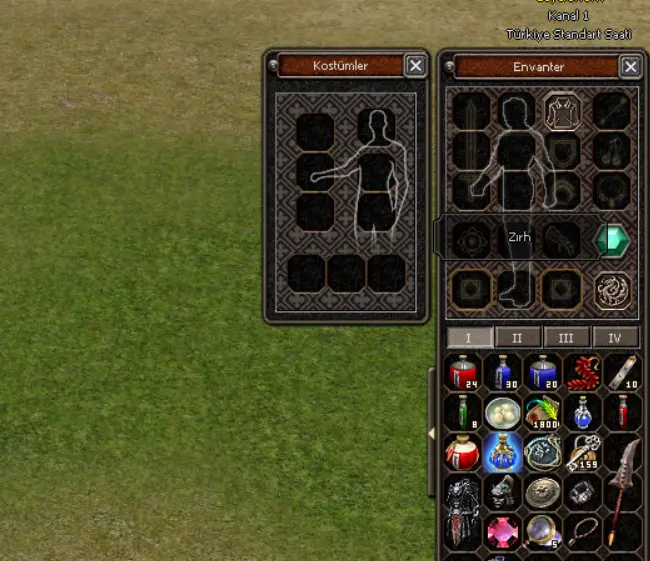This screenshot has width=650, height=561.
Task: Close the Kostümler window
Action: coord(415,66)
